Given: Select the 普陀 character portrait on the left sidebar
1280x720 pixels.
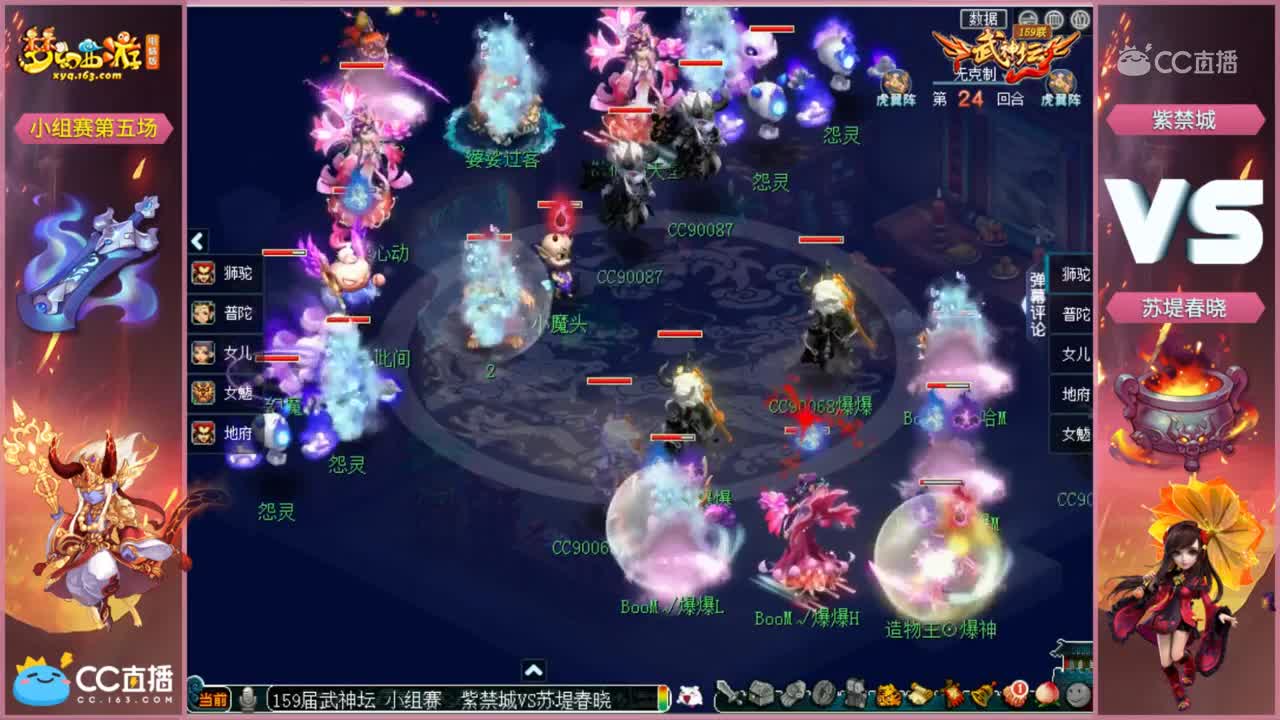Looking at the screenshot, I should [205, 312].
